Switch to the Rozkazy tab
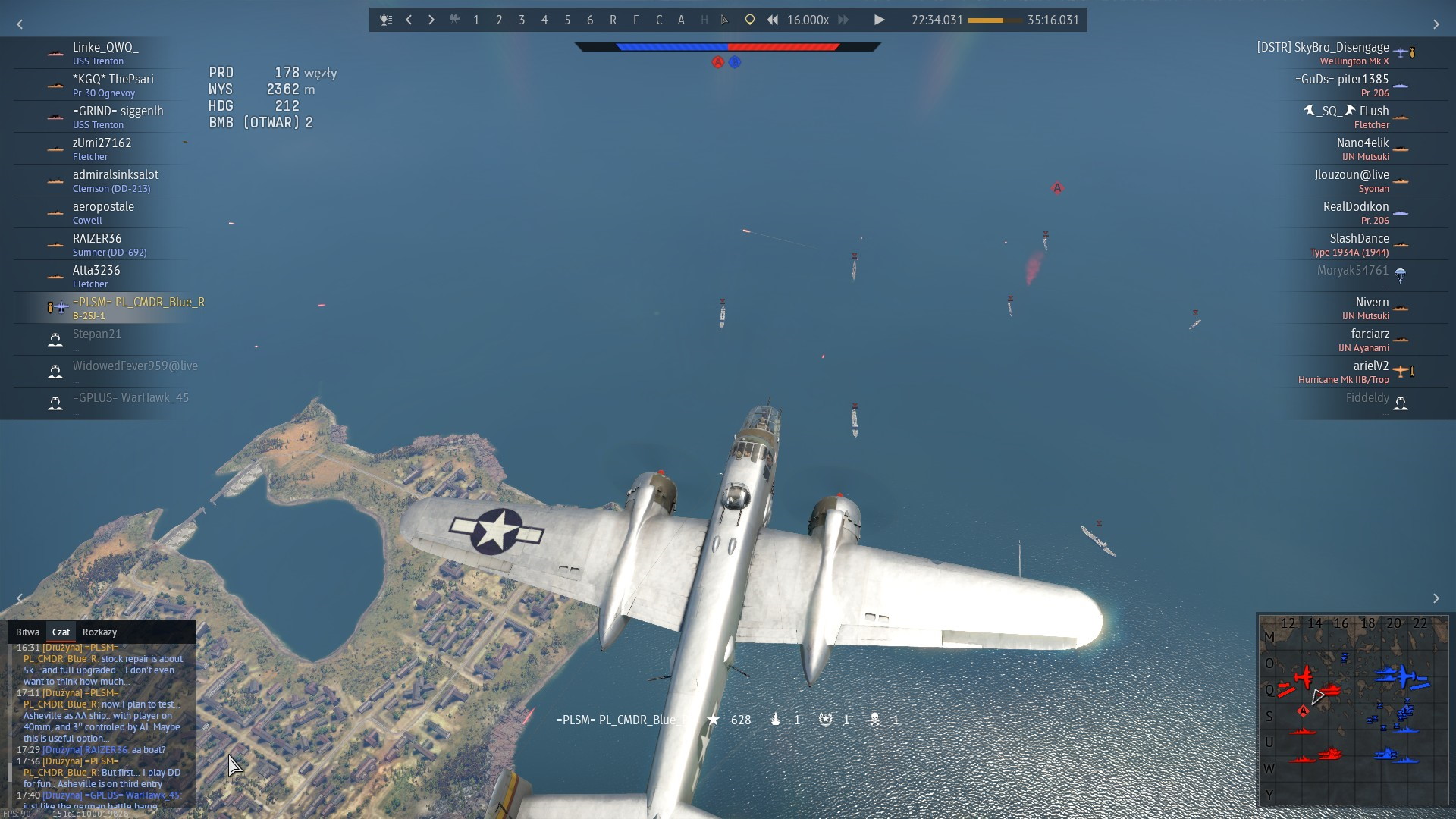The height and width of the screenshot is (819, 1456). tap(99, 632)
